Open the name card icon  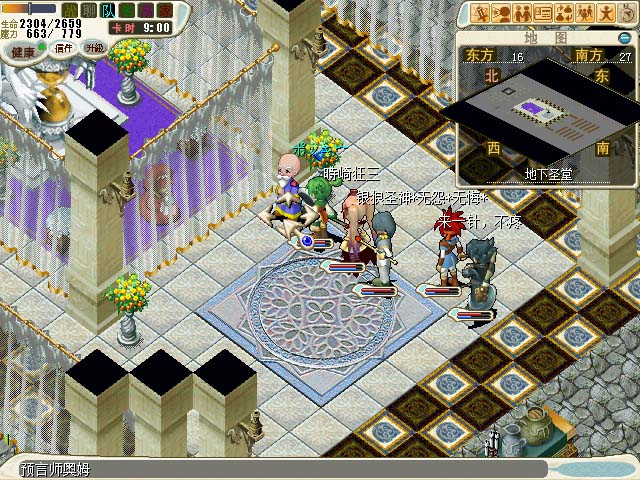tap(543, 13)
